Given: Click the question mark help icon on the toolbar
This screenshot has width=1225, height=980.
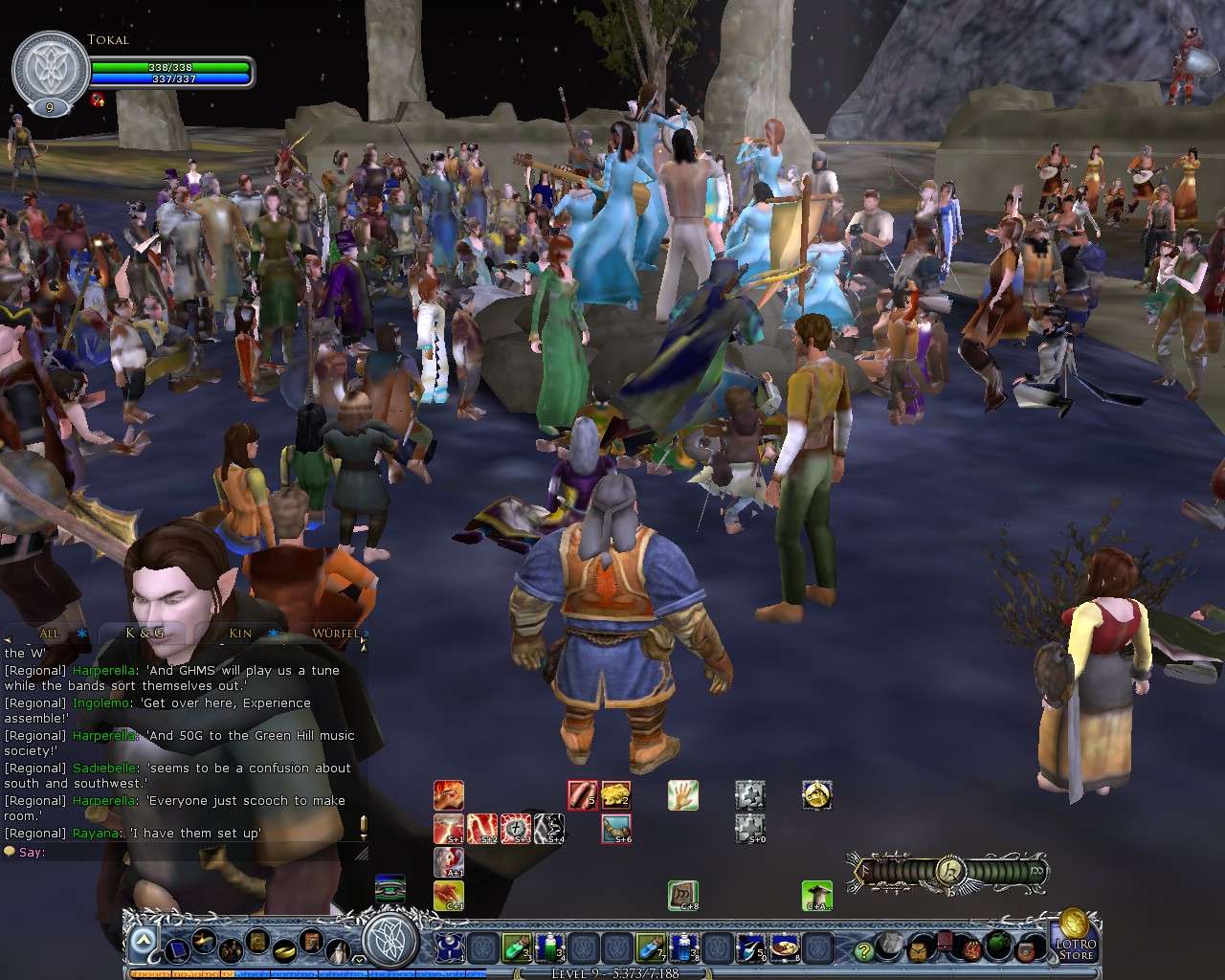Looking at the screenshot, I should (x=866, y=949).
